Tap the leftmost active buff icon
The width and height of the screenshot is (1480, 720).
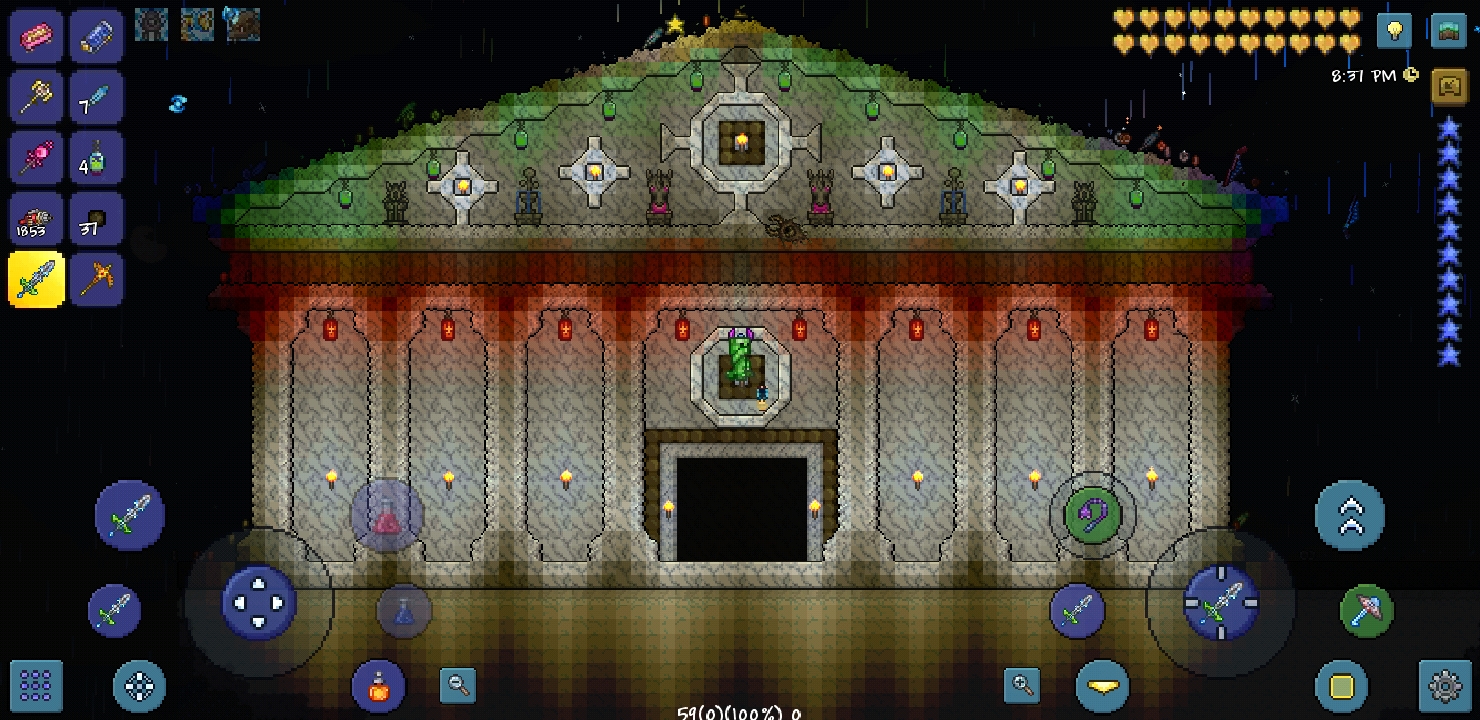tap(151, 25)
